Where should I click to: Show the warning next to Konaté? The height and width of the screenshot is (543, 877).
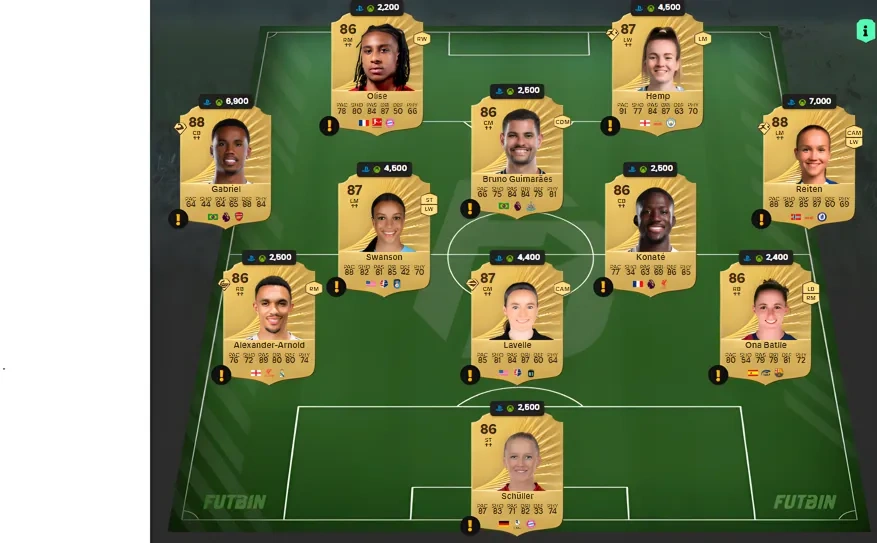603,287
